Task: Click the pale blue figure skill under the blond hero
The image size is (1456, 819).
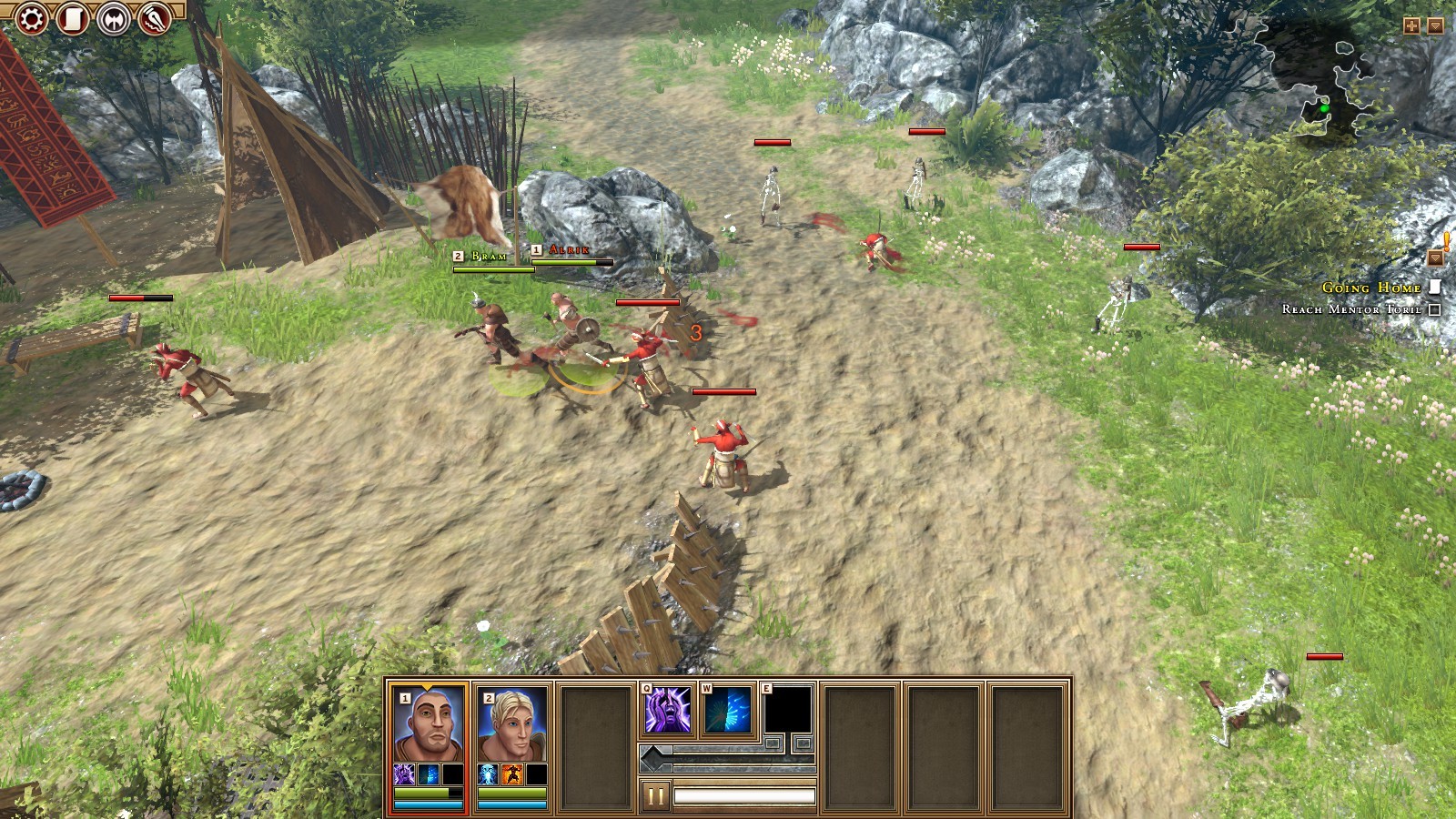Action: coord(488,774)
